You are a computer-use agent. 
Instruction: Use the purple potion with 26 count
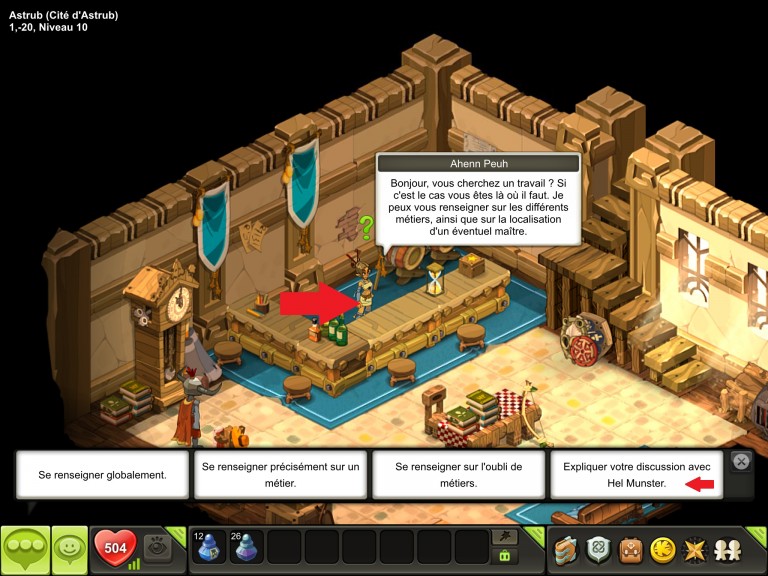(246, 548)
